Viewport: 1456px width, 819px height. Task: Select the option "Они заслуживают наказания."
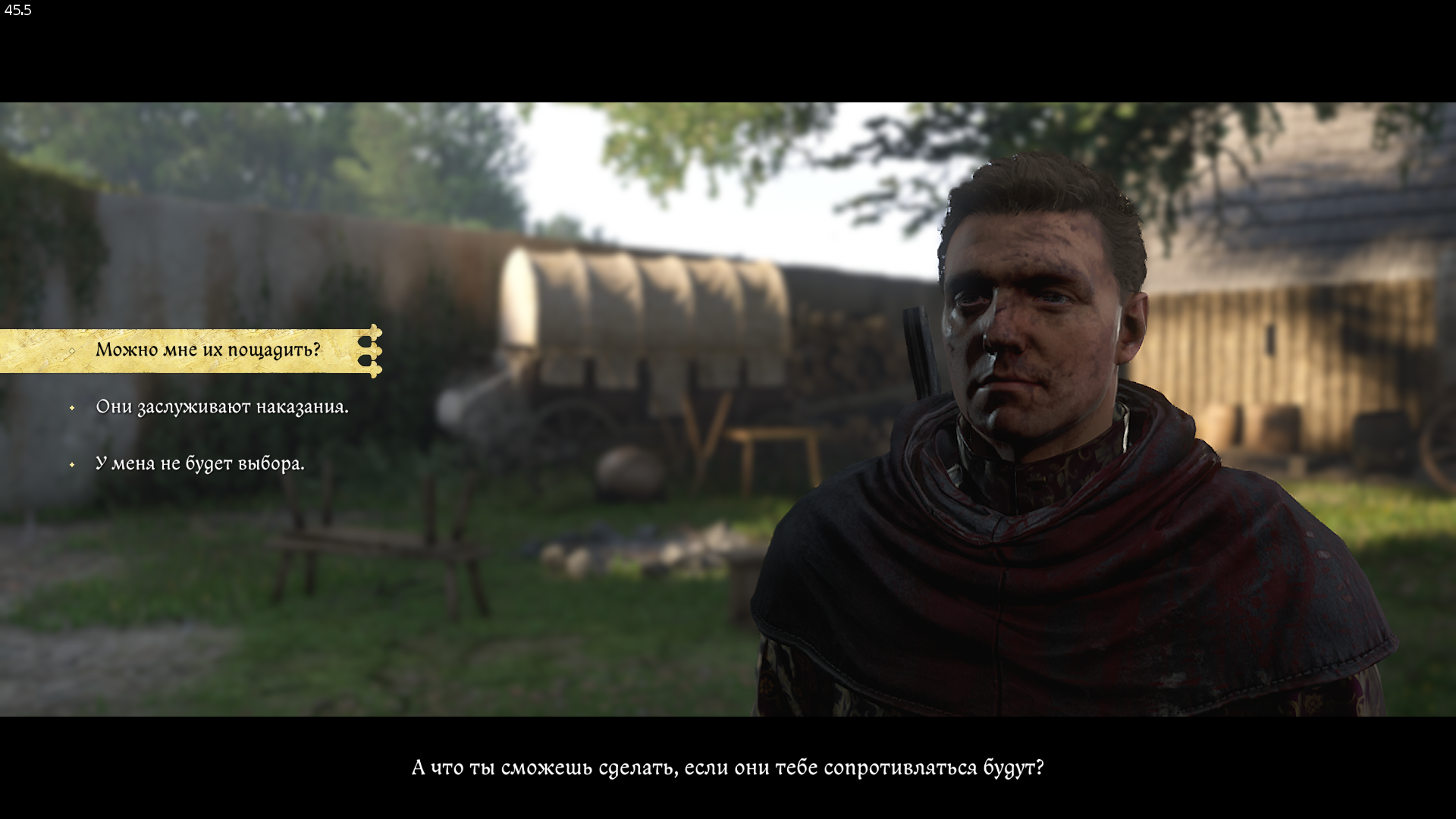click(221, 407)
